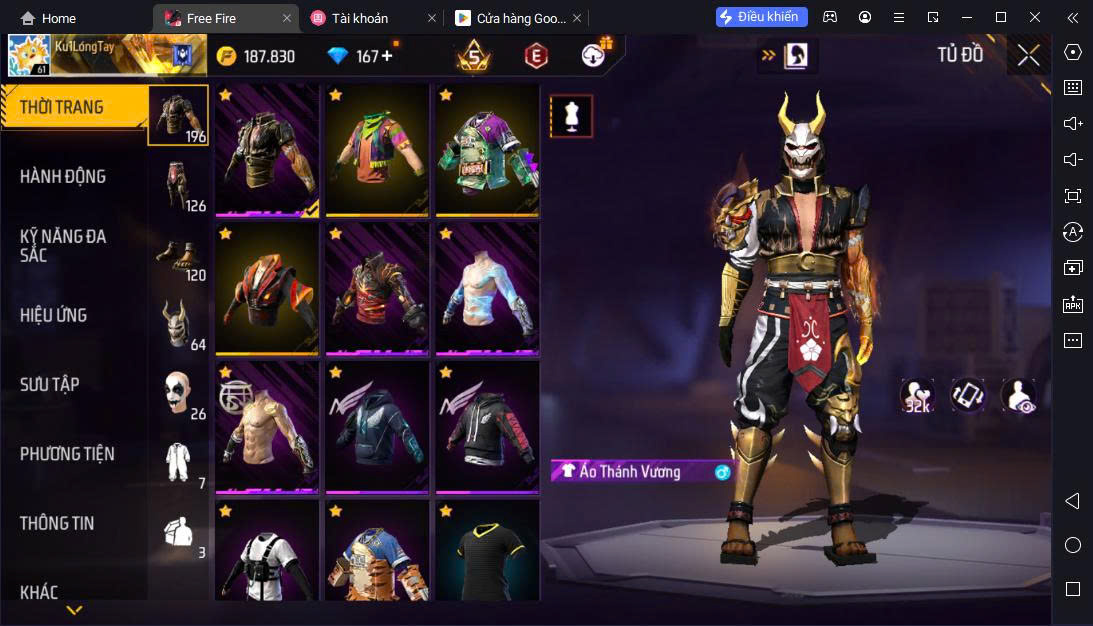Choose the Phương Tiện category

tap(67, 454)
